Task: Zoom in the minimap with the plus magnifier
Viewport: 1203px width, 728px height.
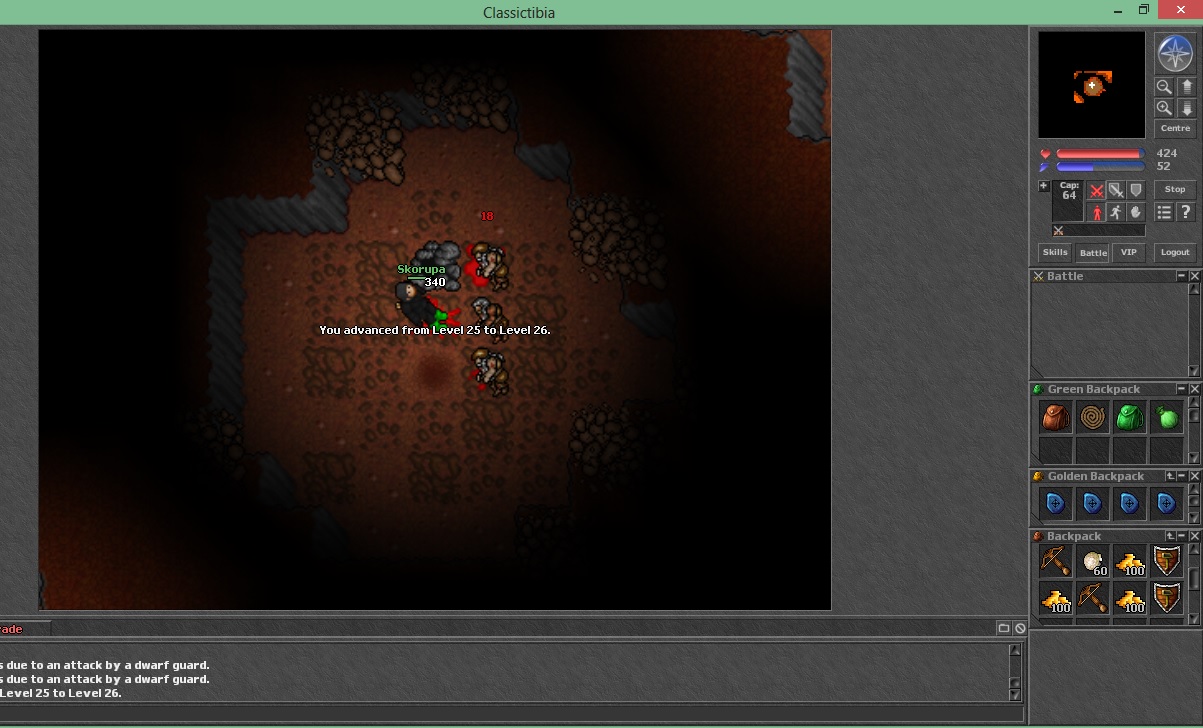Action: tap(1164, 108)
